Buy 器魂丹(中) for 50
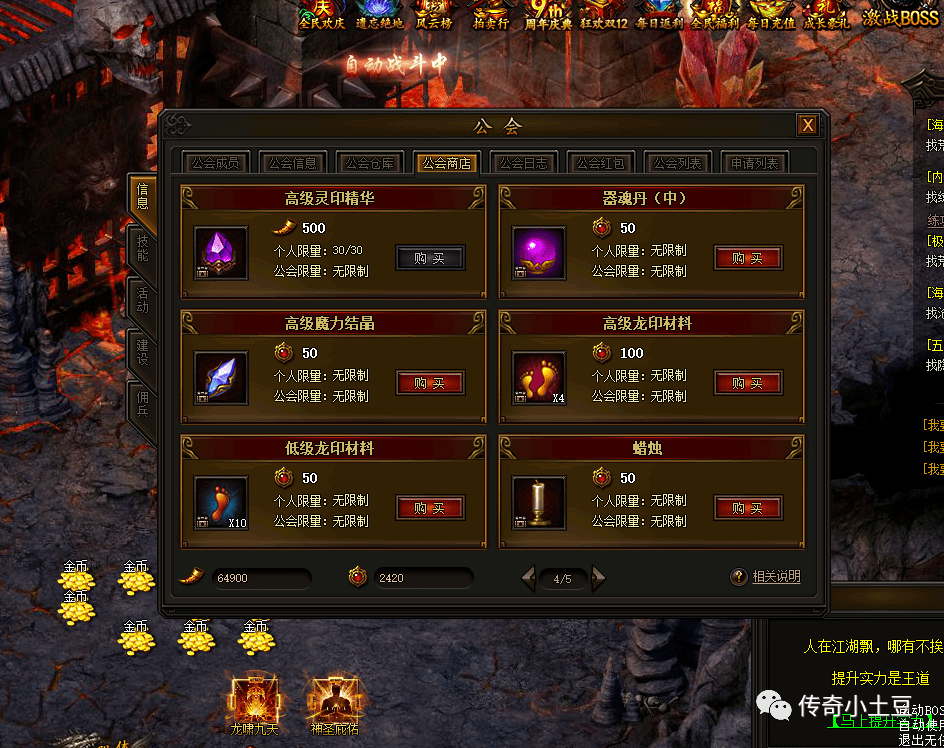Image resolution: width=944 pixels, height=748 pixels. [748, 258]
